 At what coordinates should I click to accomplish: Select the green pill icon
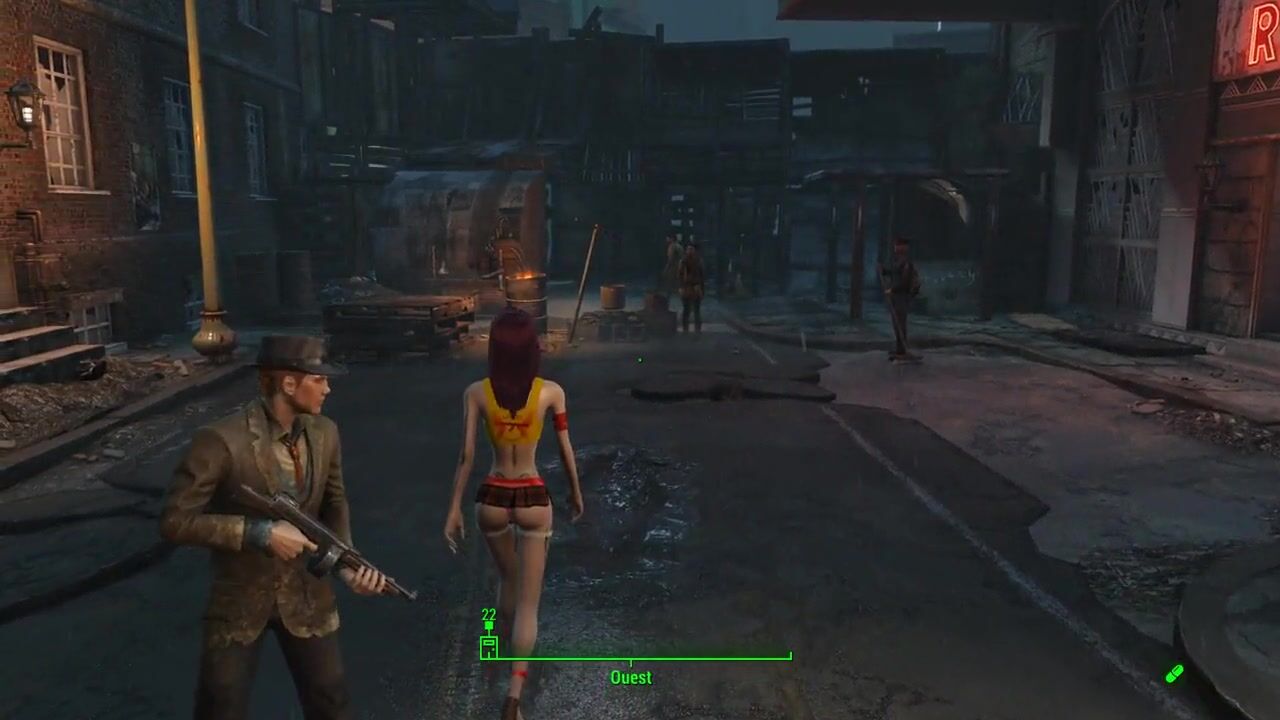1174,674
